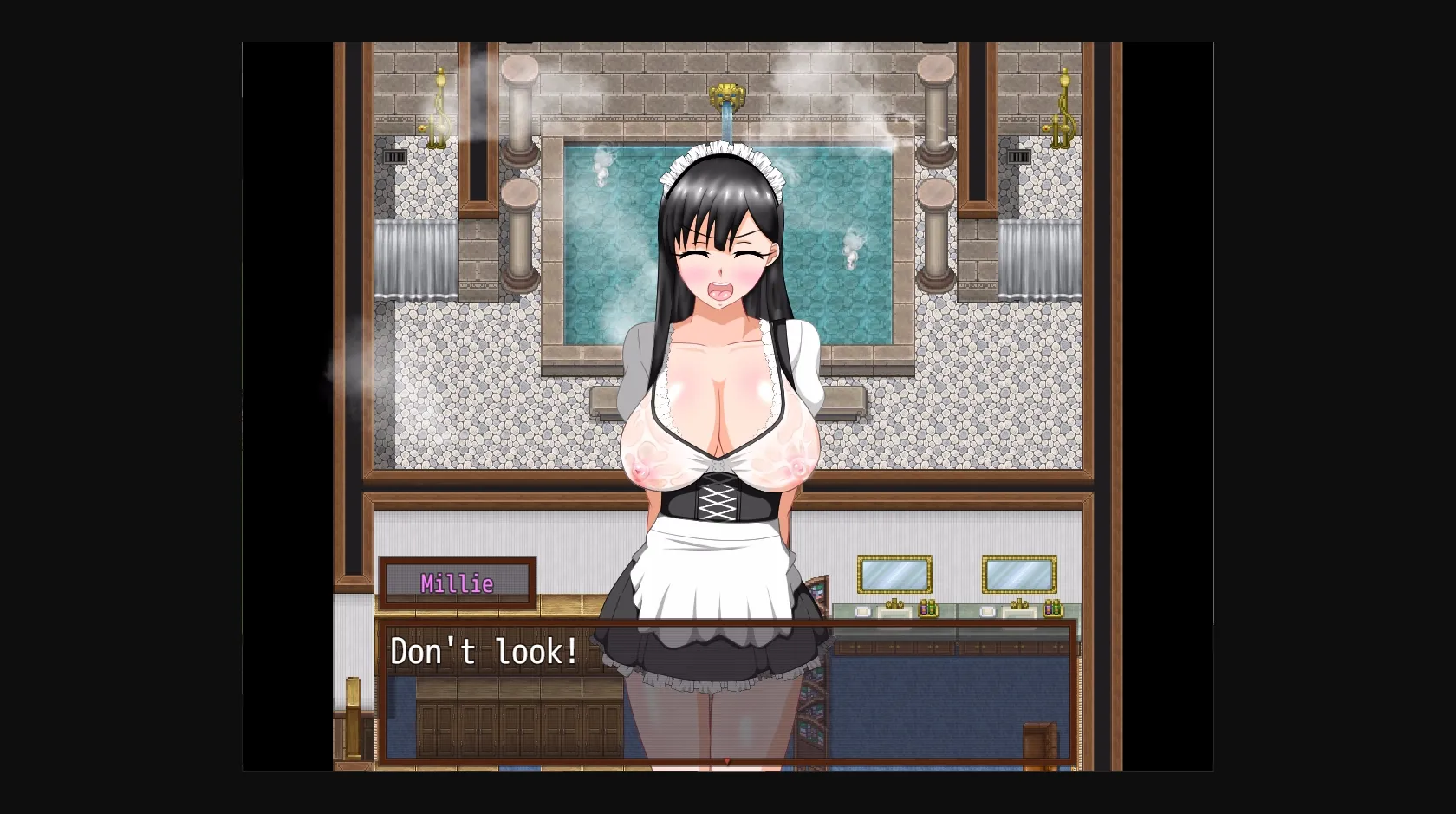Select the left wall candelabra sconce

coord(438,106)
